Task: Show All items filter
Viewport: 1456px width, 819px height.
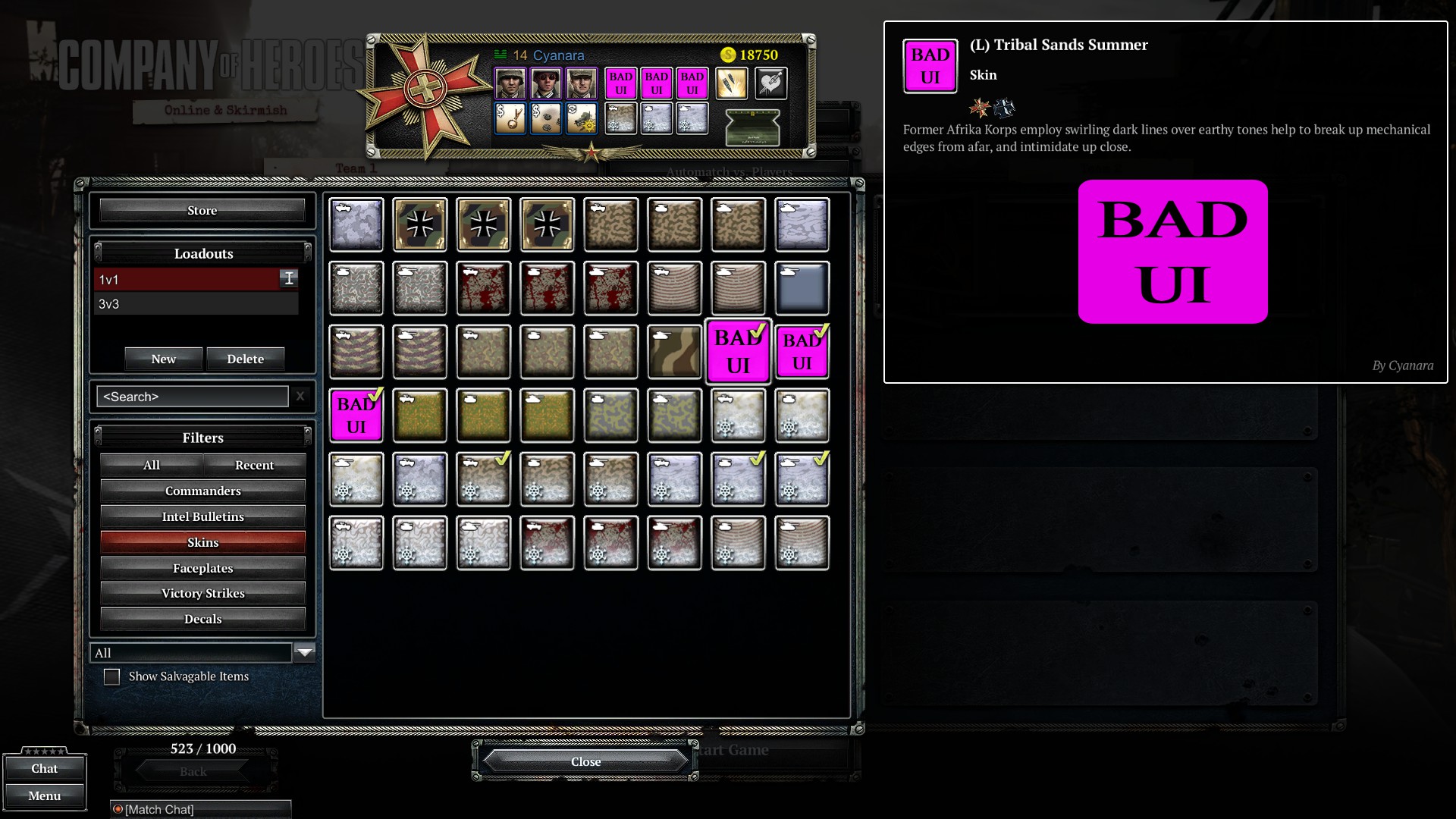Action: pyautogui.click(x=152, y=465)
